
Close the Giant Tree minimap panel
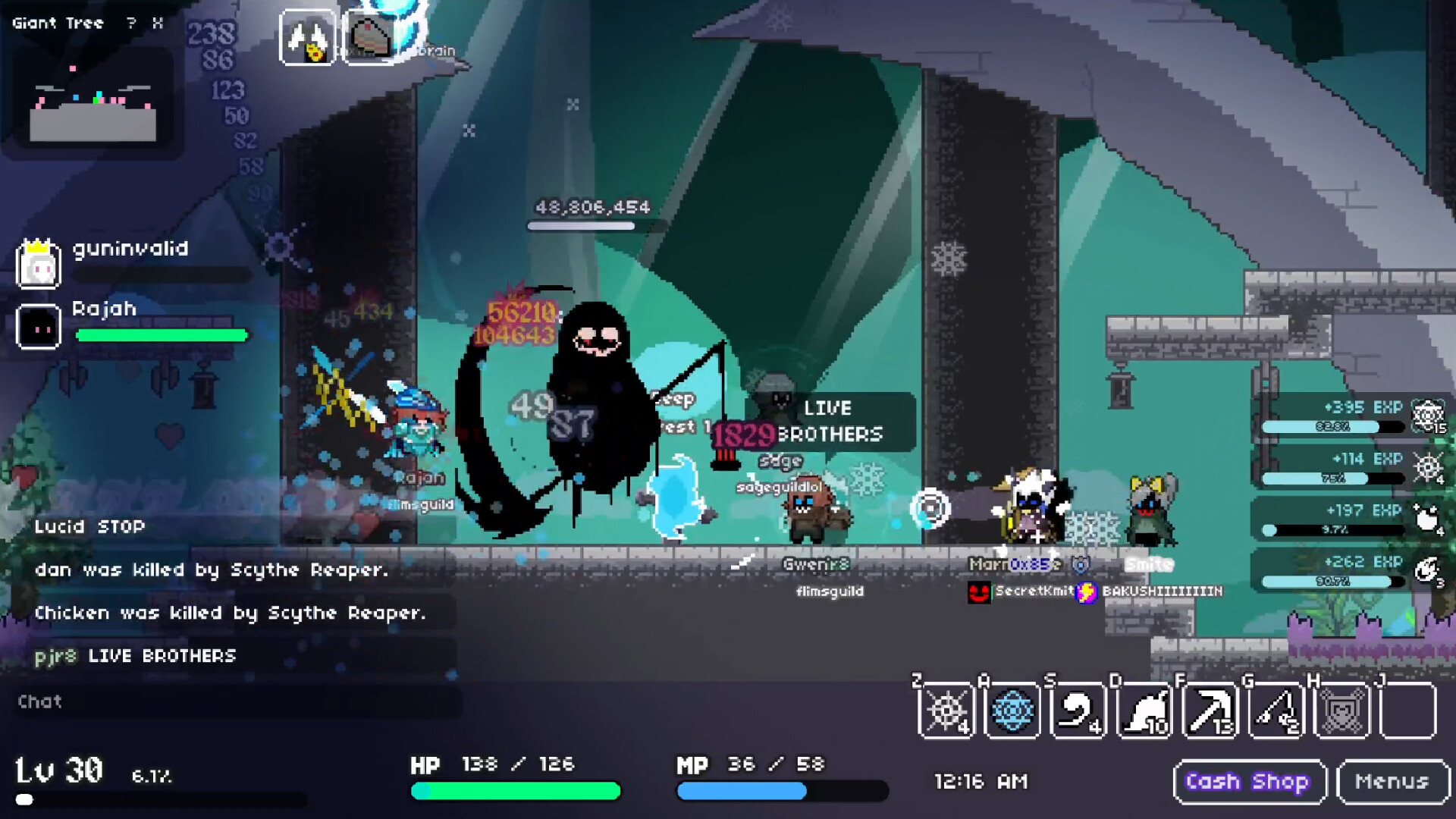point(158,23)
